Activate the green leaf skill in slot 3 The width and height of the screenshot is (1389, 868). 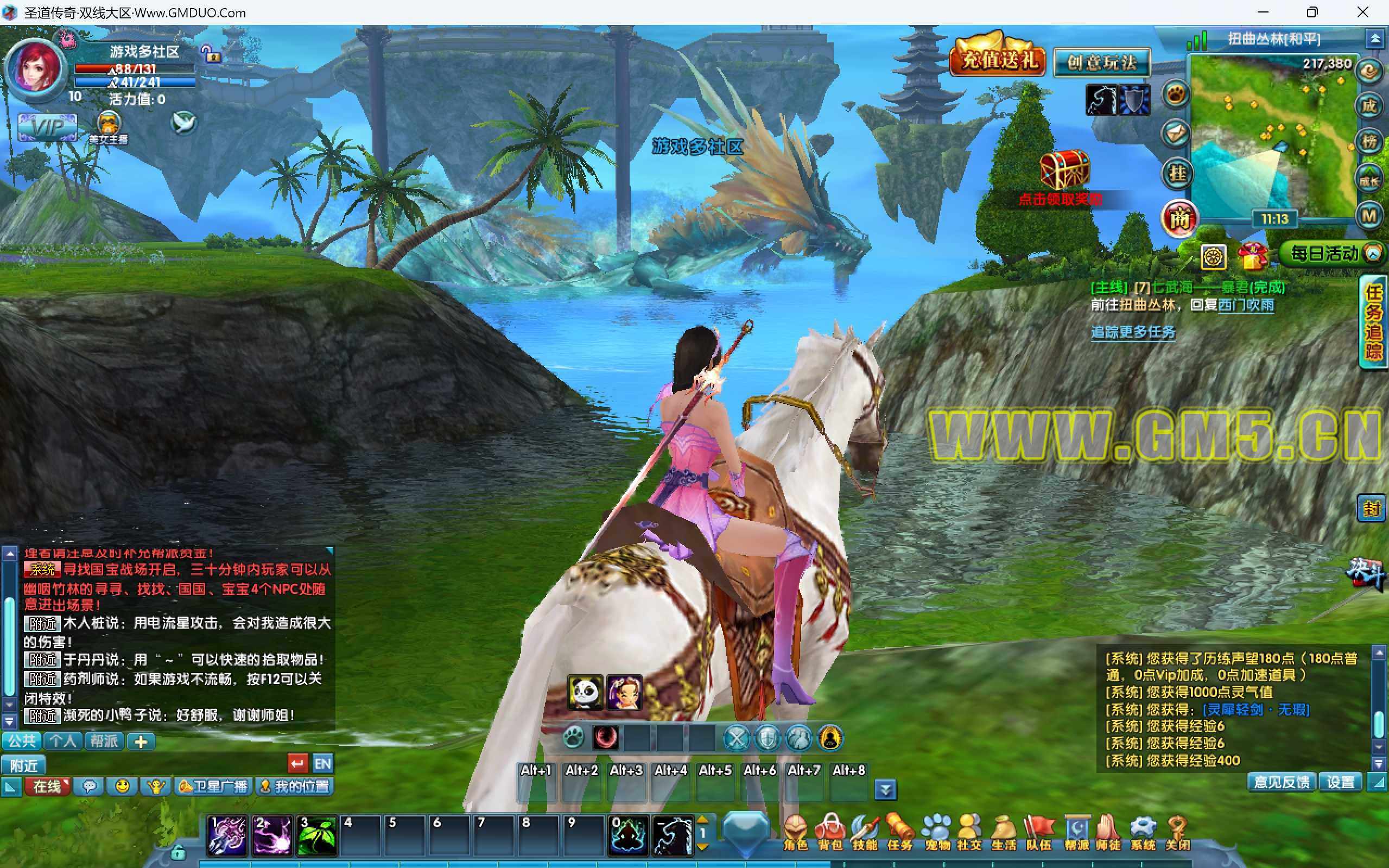pyautogui.click(x=316, y=835)
